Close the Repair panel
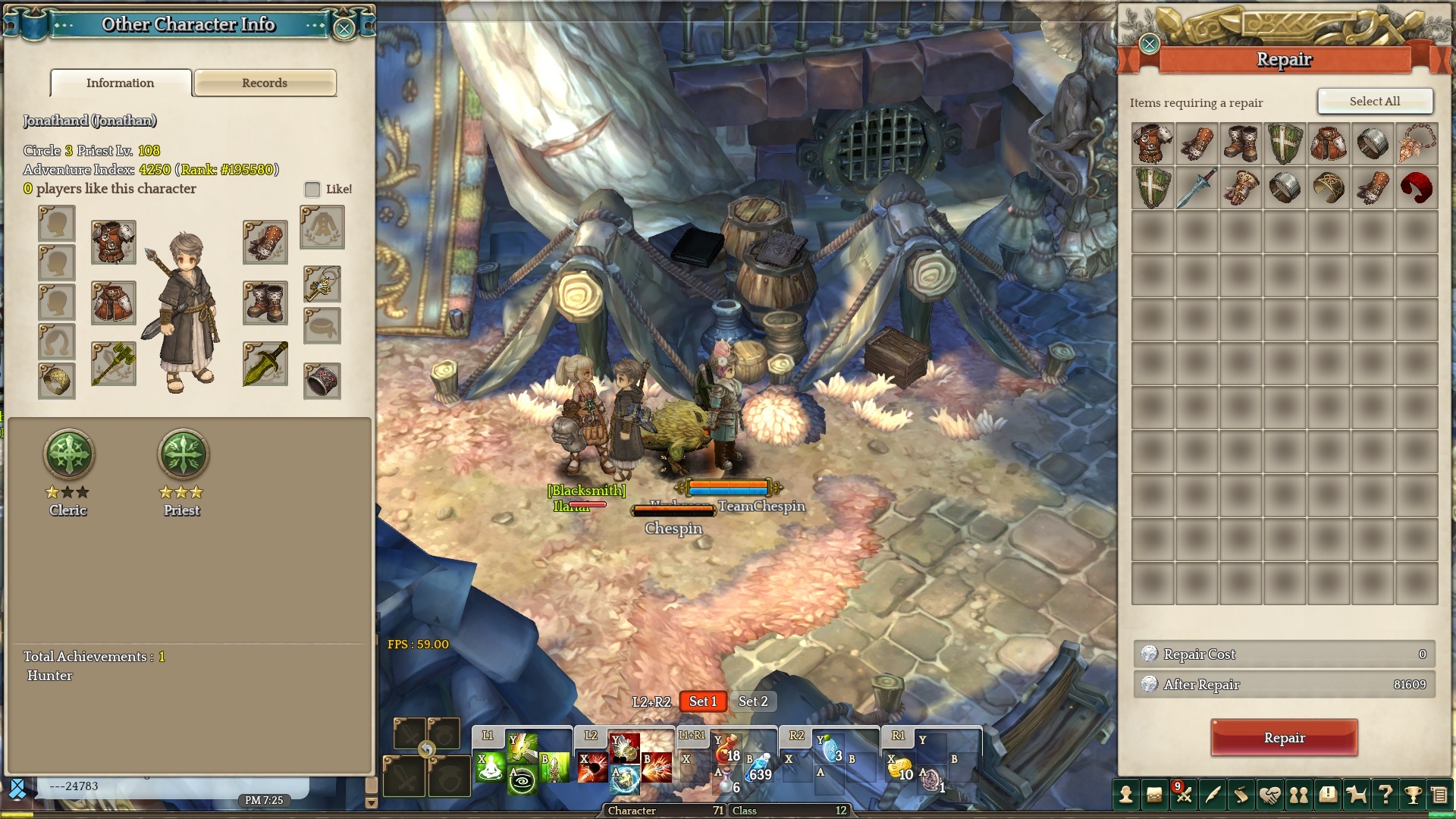1456x819 pixels. pos(1150,44)
